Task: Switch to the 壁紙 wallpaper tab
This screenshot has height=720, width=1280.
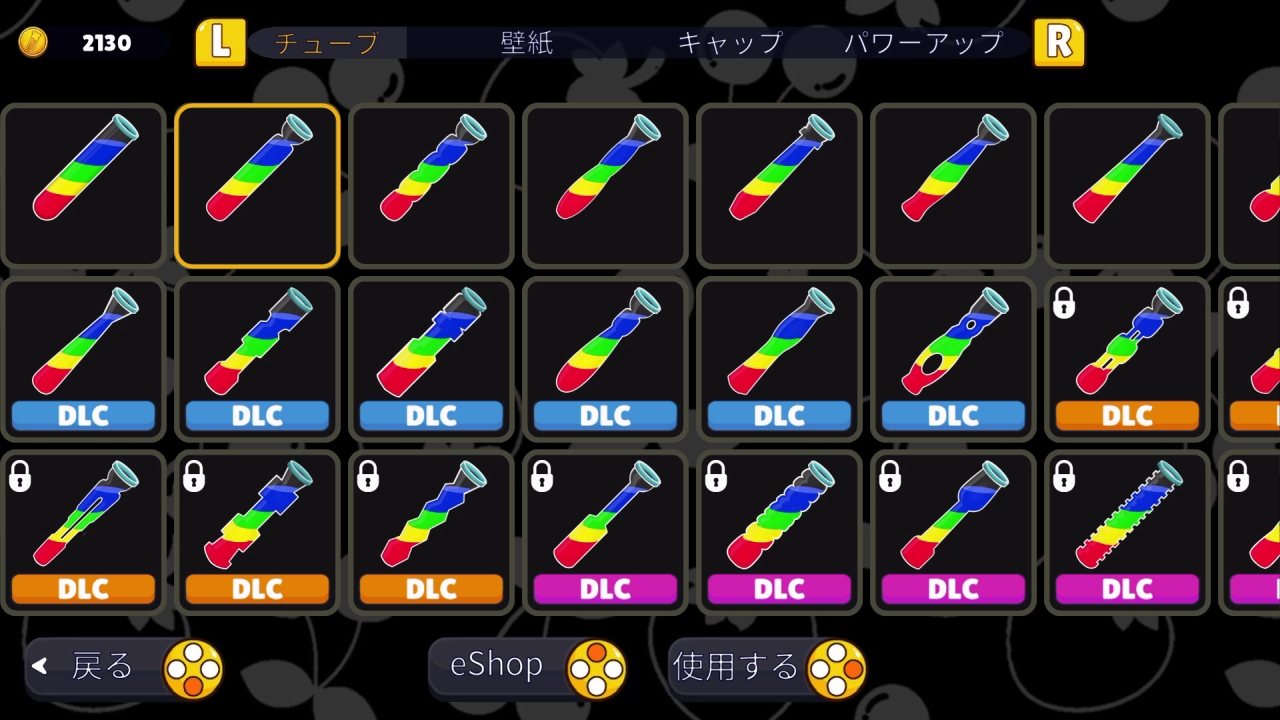Action: point(524,42)
